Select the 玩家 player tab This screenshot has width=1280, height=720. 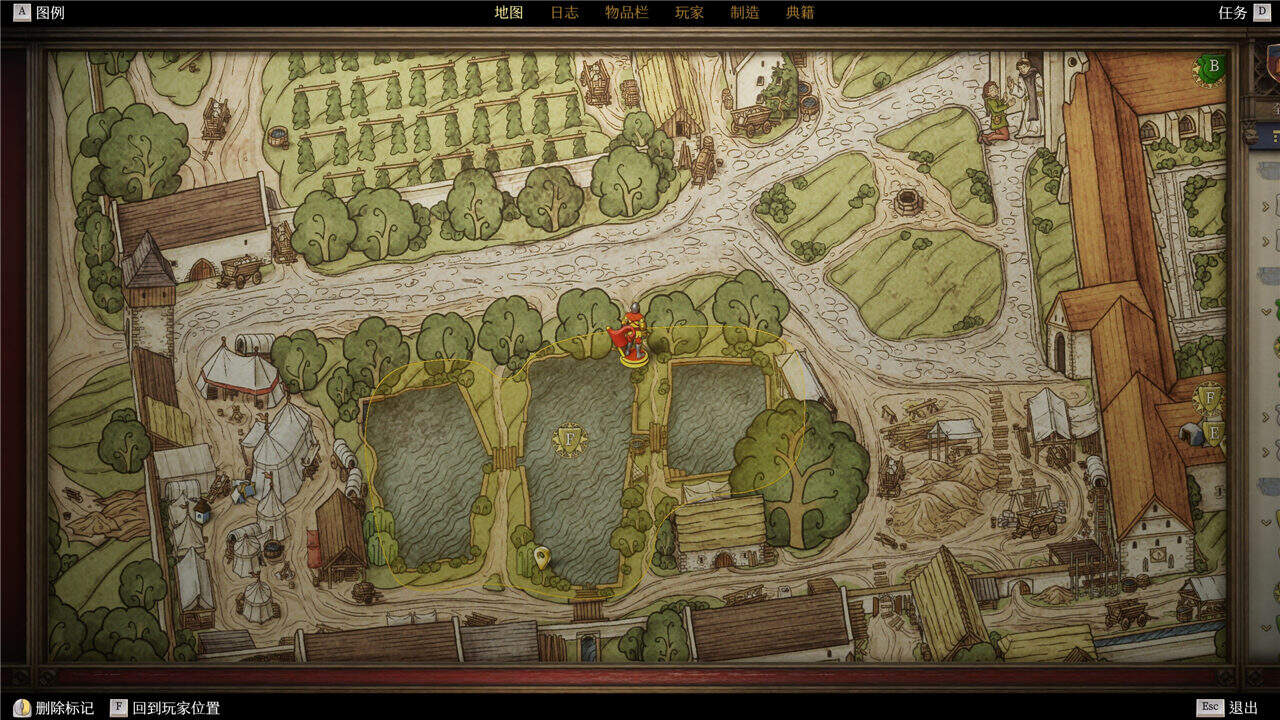coord(689,13)
